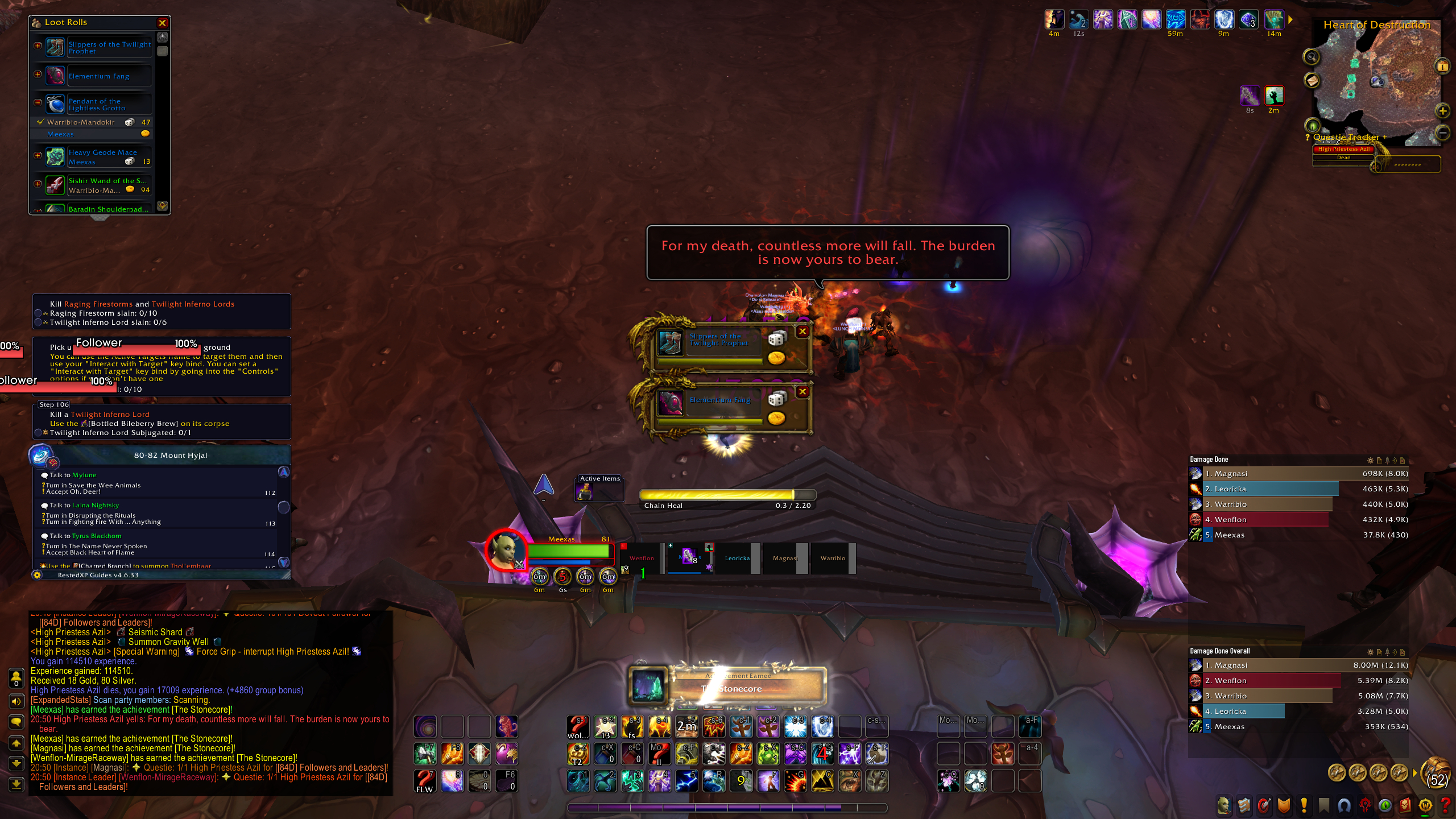
Task: Collapse Pendant of the Lightless Grotto entry
Action: point(38,102)
